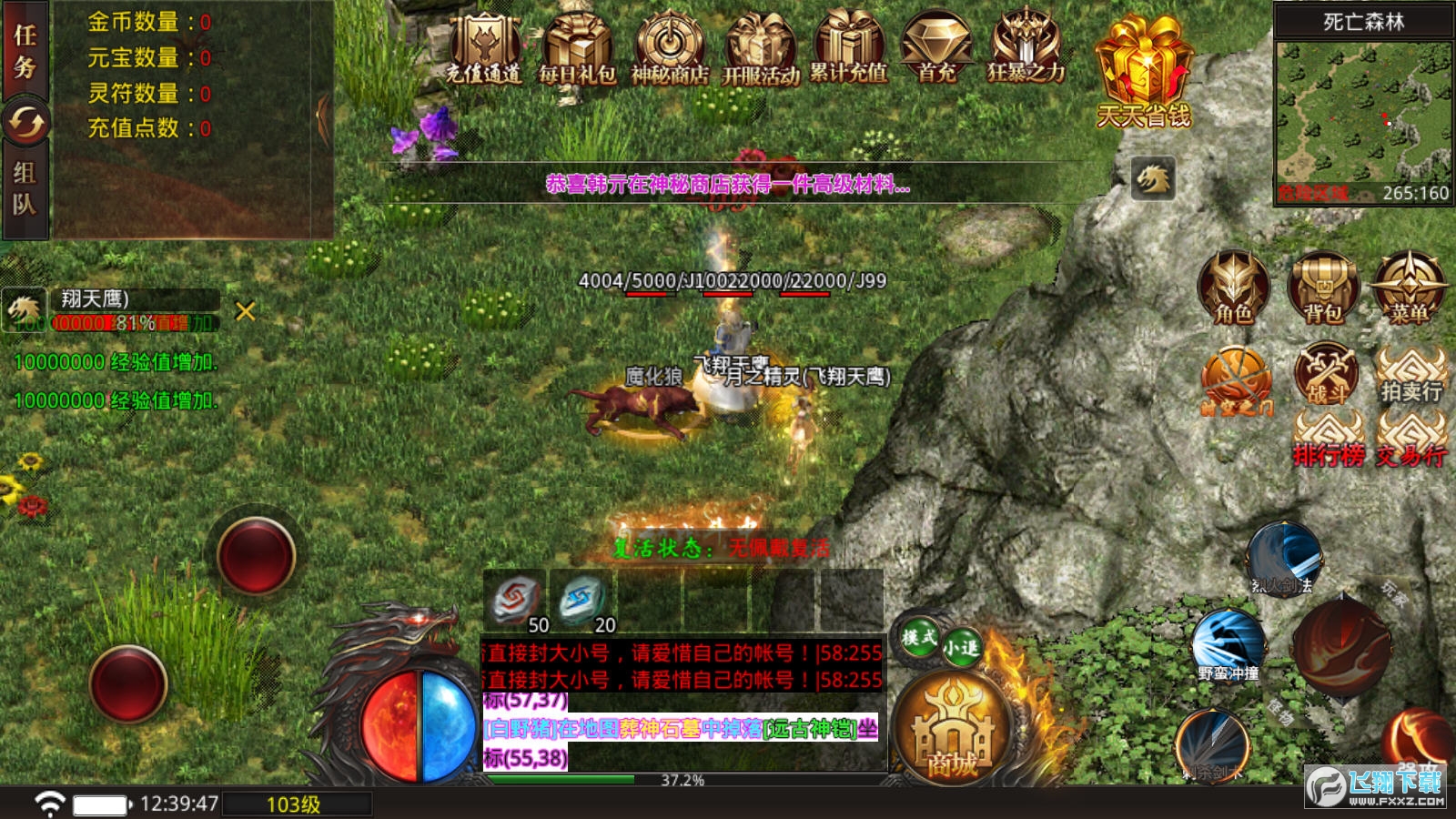Screen dimensions: 1456x819
Task: Open the 角色 character panel
Action: [x=1233, y=288]
